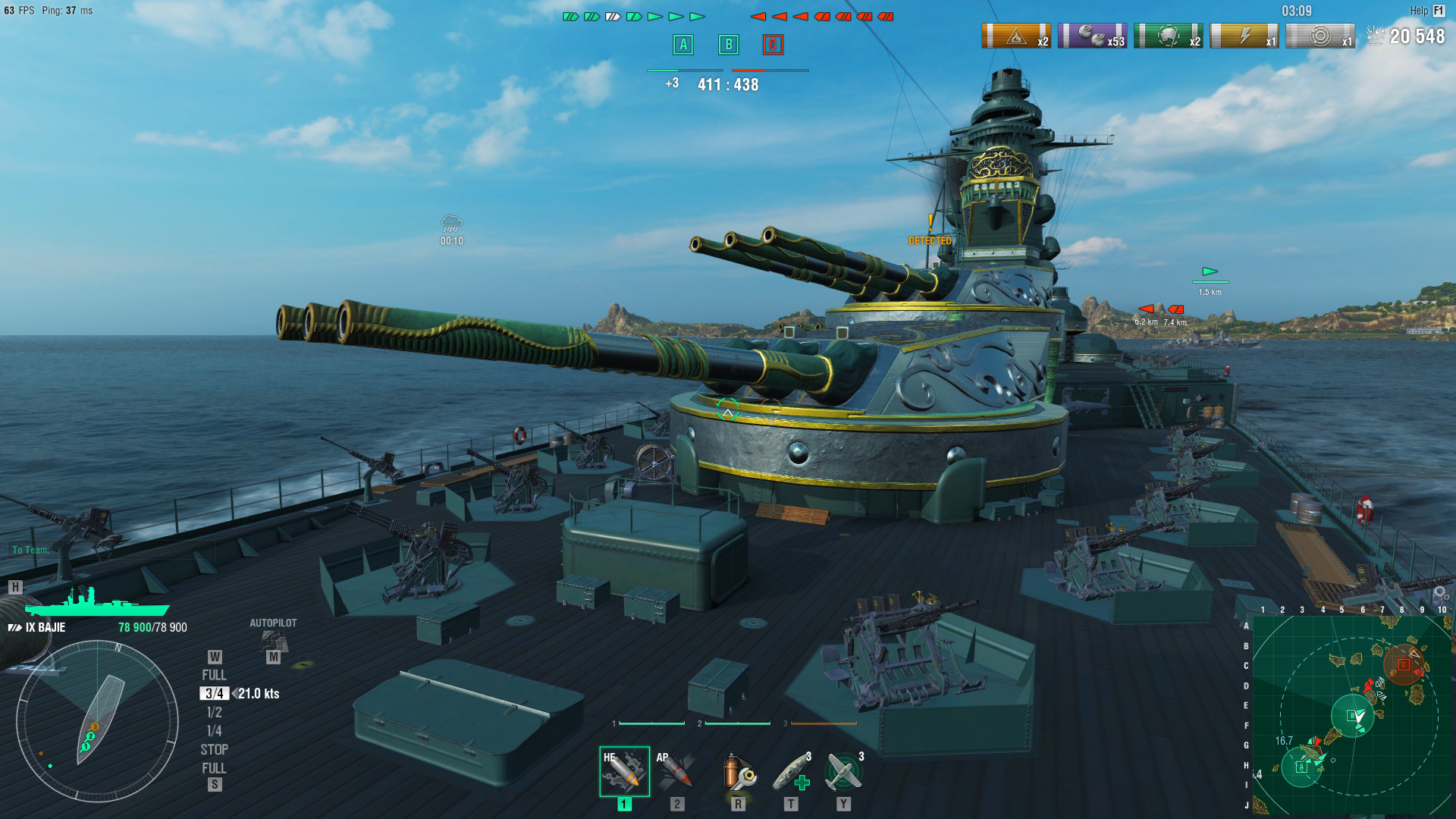Click the autopilot map icon

click(x=274, y=642)
